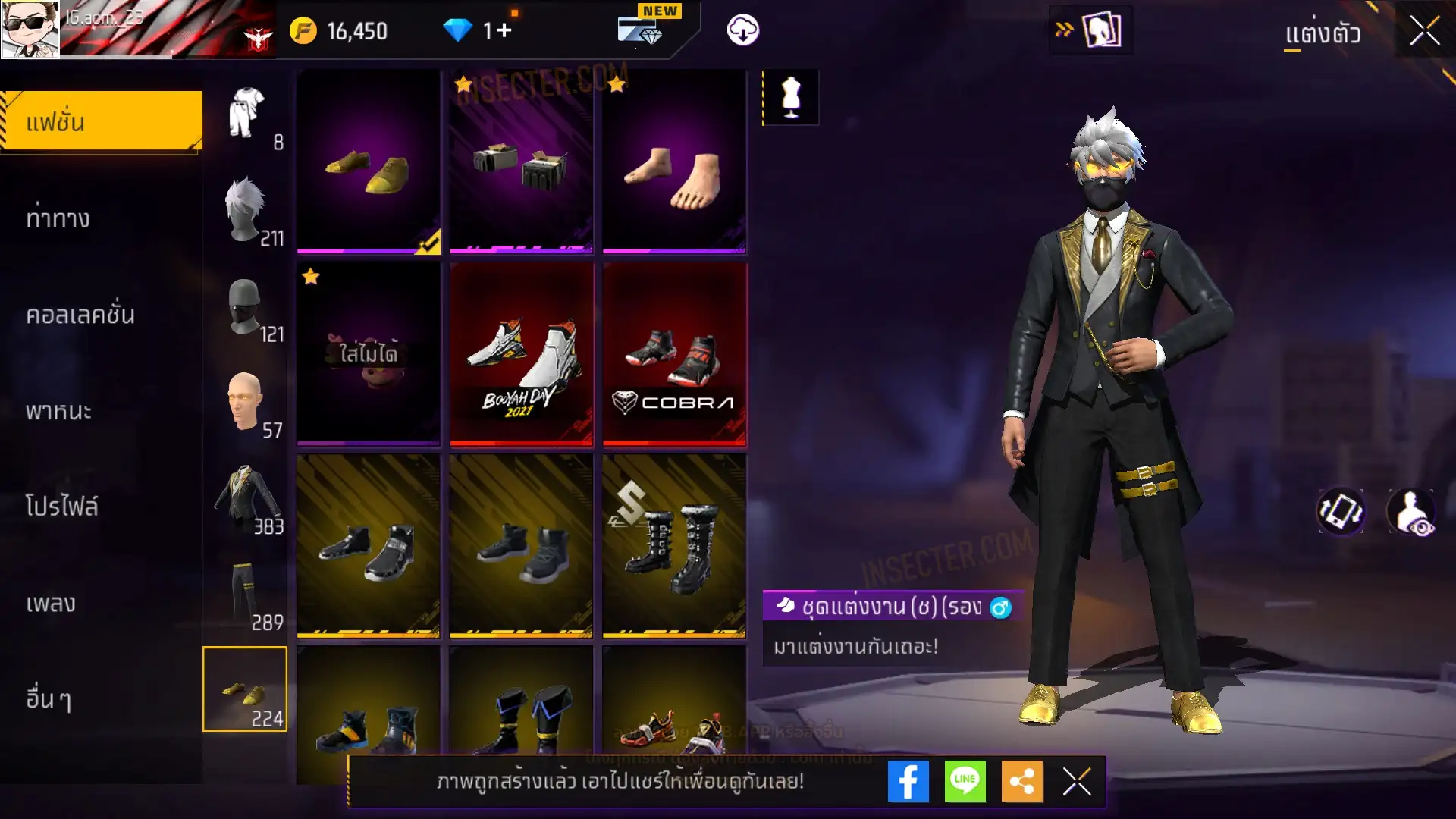Switch to the ท่าทาง tab
The height and width of the screenshot is (819, 1456).
(58, 218)
